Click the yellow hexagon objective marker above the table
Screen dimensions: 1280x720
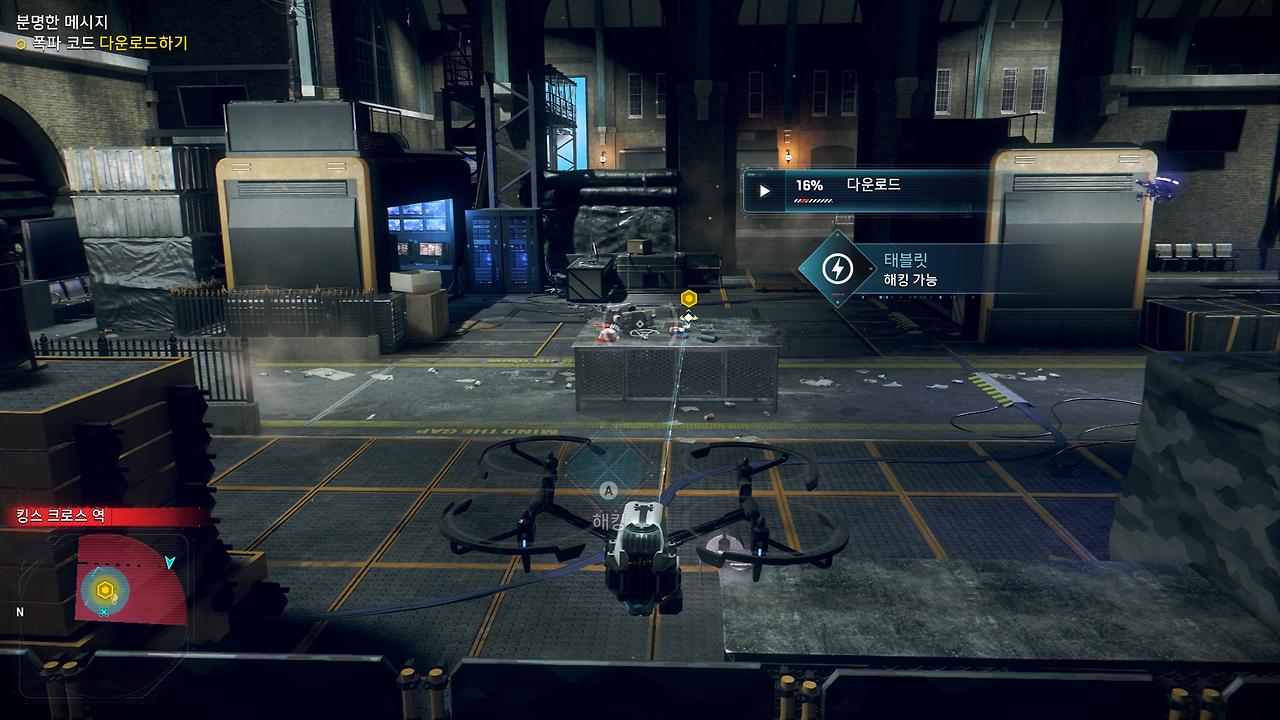coord(689,298)
